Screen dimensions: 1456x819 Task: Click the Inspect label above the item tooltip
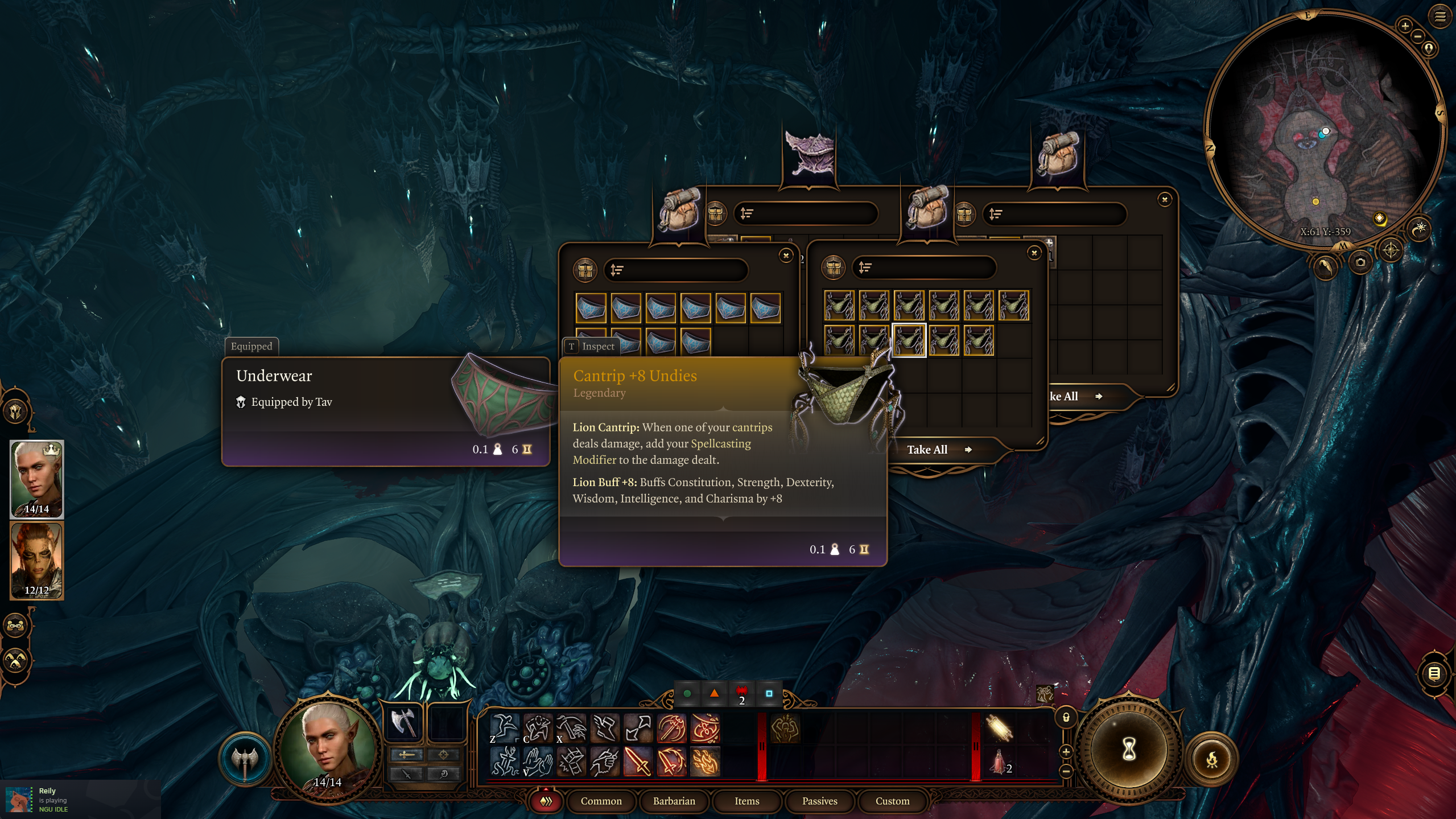click(x=591, y=346)
